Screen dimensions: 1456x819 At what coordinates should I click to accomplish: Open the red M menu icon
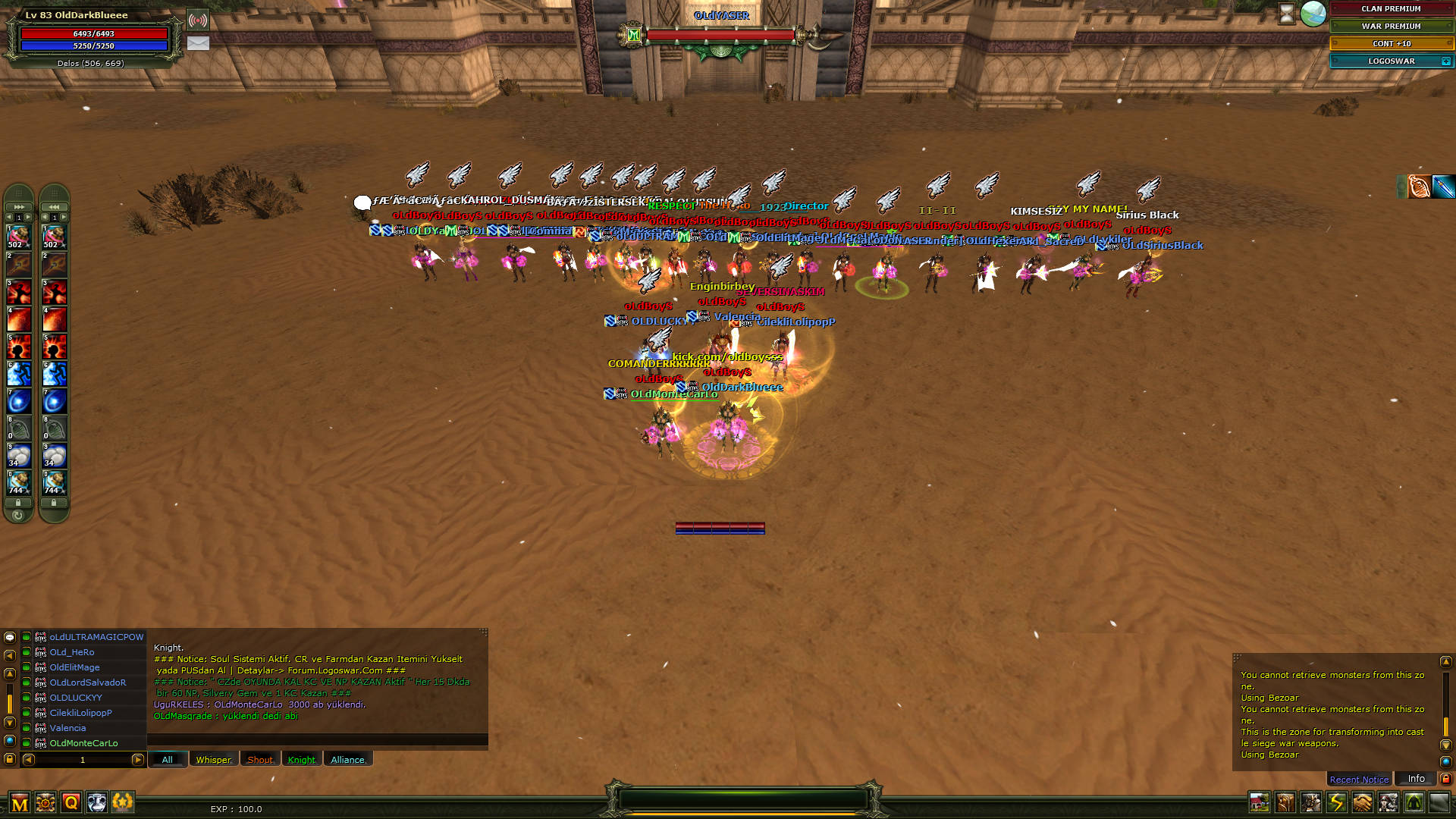click(x=20, y=803)
